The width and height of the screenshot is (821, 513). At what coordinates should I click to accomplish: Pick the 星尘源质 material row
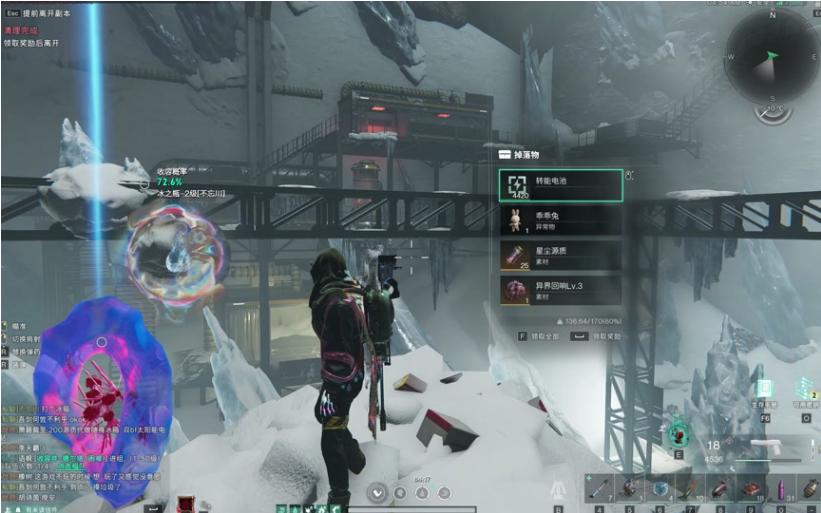560,256
